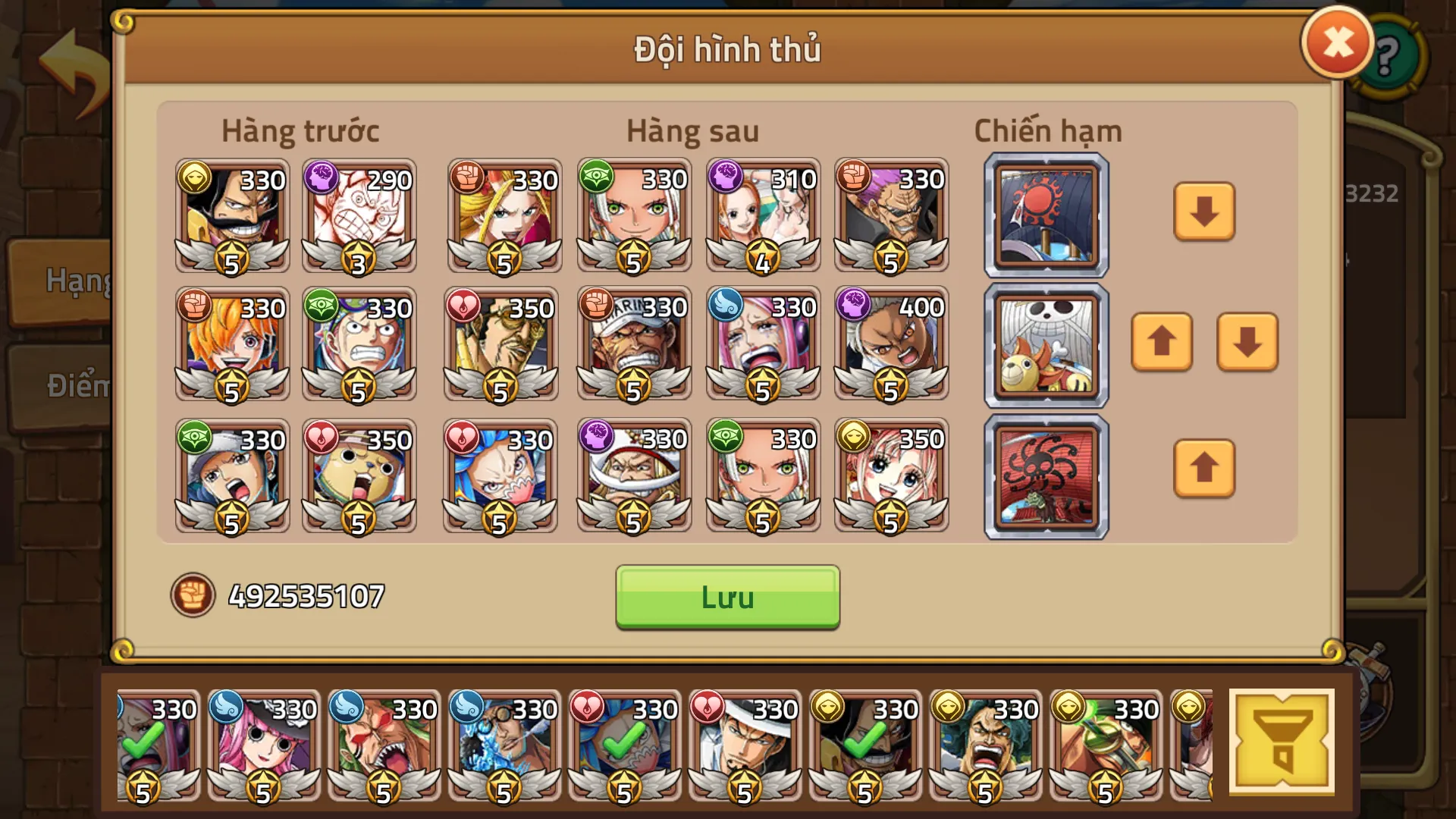The height and width of the screenshot is (819, 1456).
Task: Select Gol D. Roger in Hàng trước
Action: pos(231,215)
